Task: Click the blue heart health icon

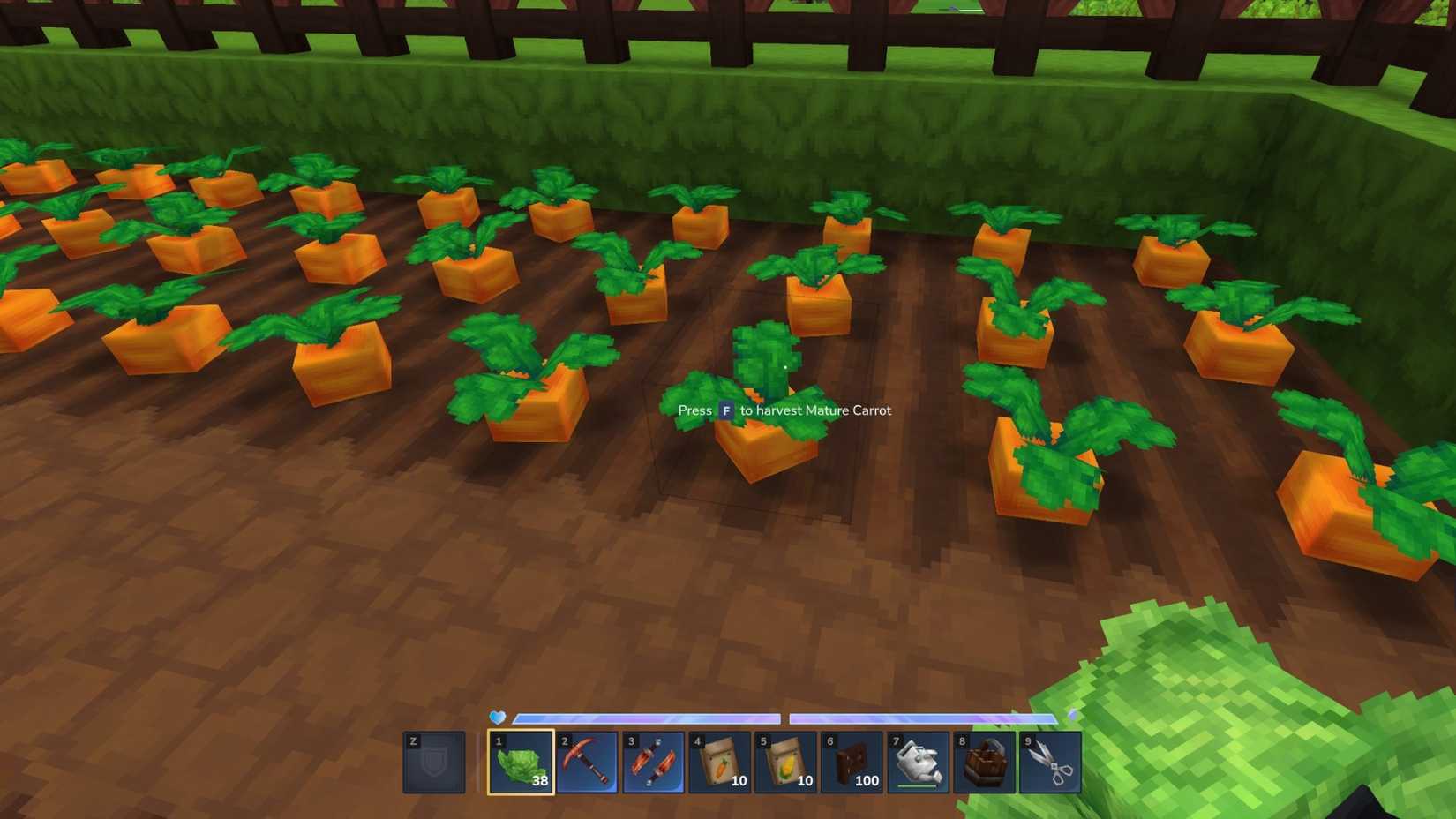Action: pyautogui.click(x=495, y=717)
